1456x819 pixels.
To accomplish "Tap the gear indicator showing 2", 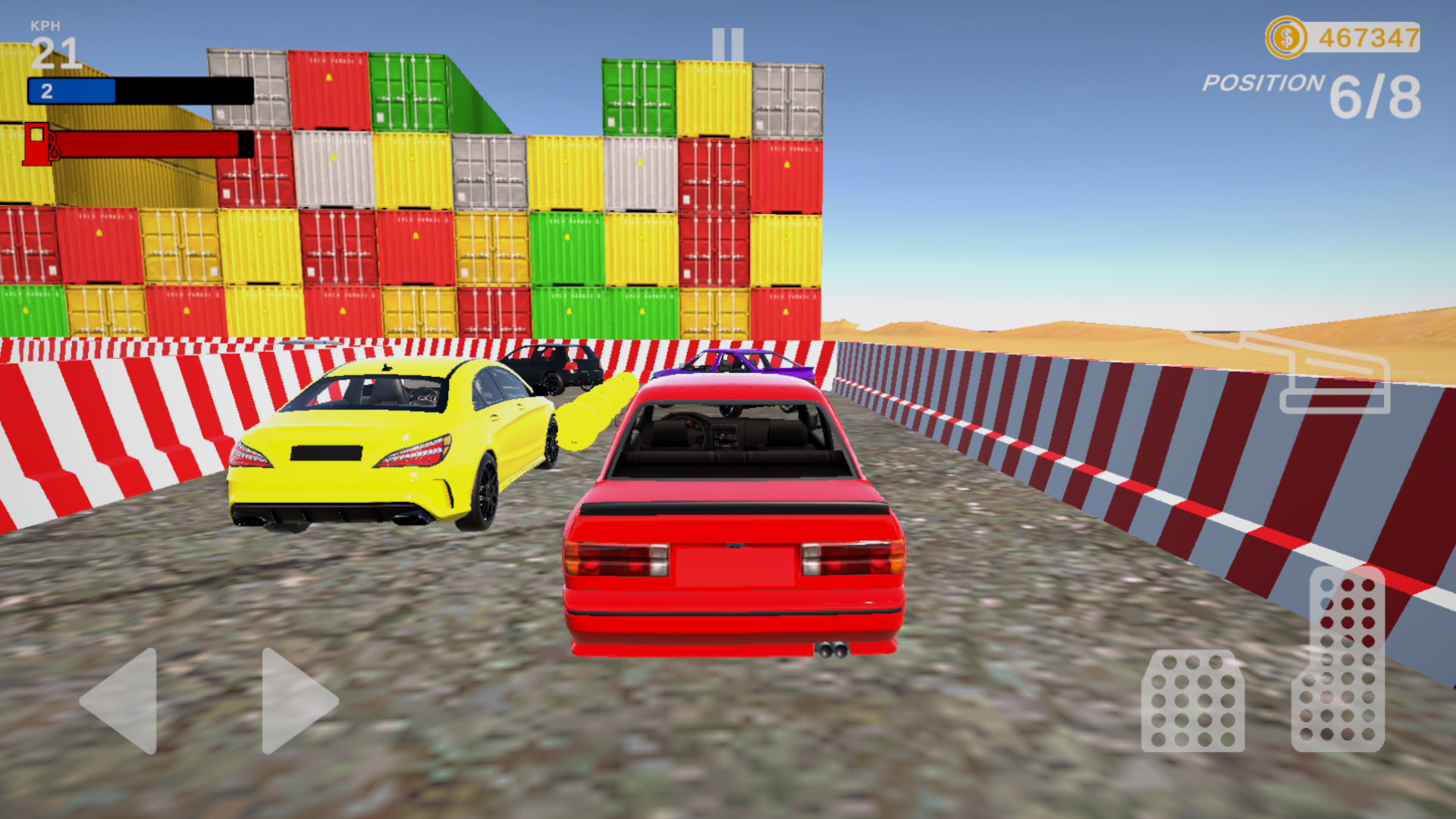I will [x=45, y=89].
